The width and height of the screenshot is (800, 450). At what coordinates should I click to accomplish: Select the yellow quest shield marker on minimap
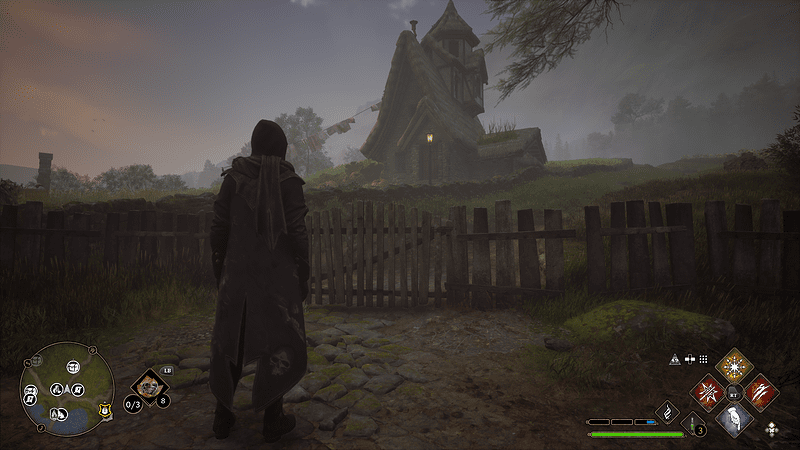click(103, 408)
